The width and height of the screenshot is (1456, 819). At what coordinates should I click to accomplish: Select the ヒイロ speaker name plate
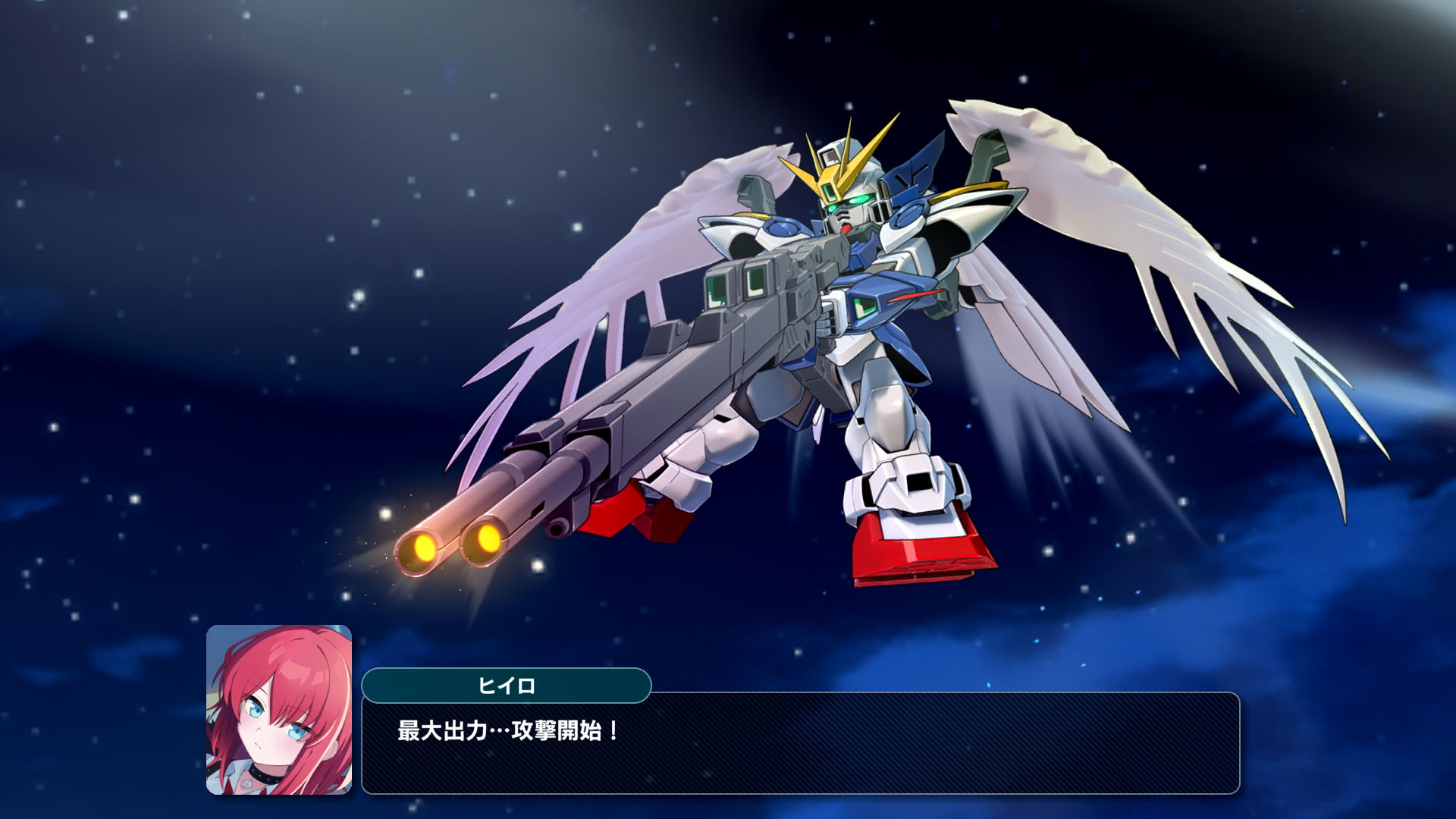coord(506,686)
